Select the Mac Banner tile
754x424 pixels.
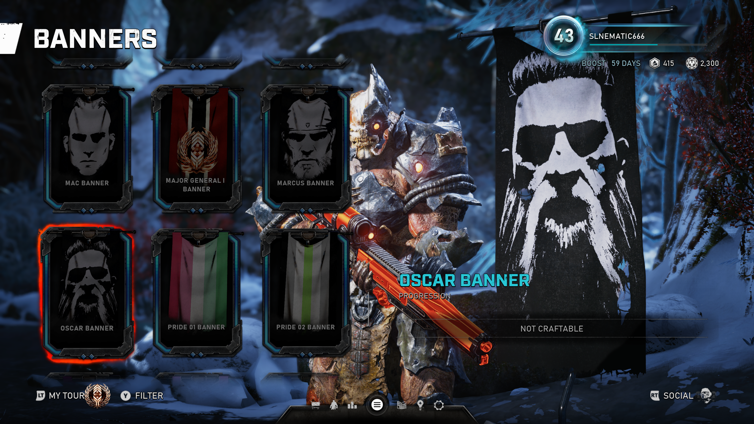coord(87,147)
